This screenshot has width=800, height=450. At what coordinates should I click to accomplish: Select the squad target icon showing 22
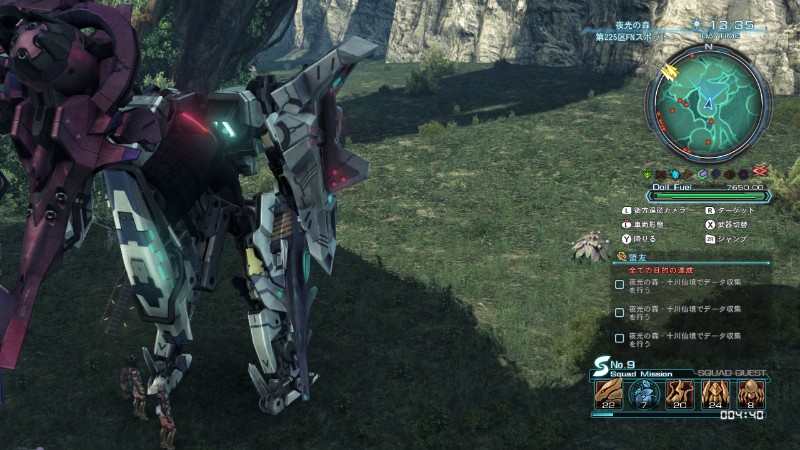click(608, 394)
